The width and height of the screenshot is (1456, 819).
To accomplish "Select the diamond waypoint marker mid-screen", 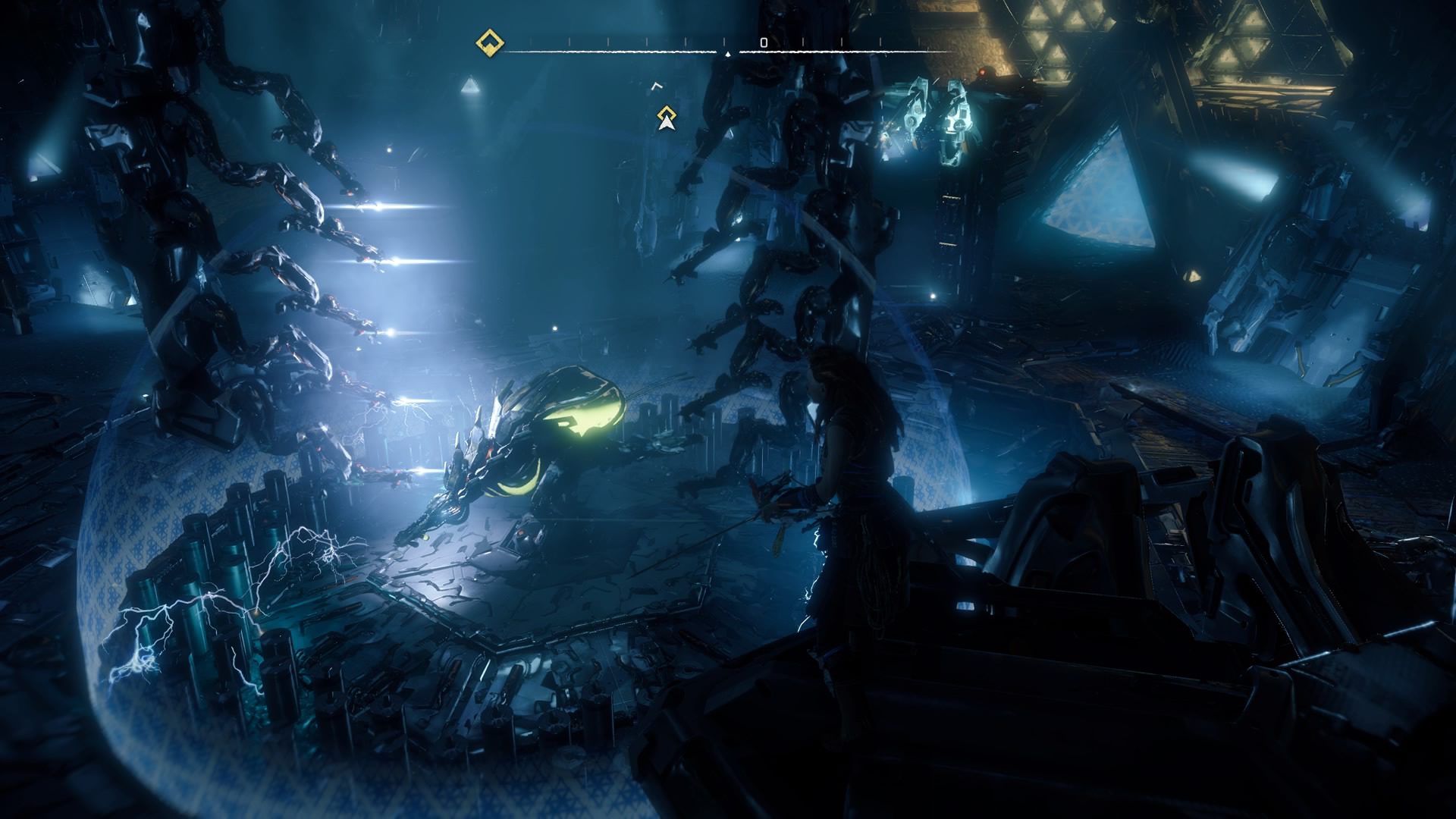I will tap(667, 113).
